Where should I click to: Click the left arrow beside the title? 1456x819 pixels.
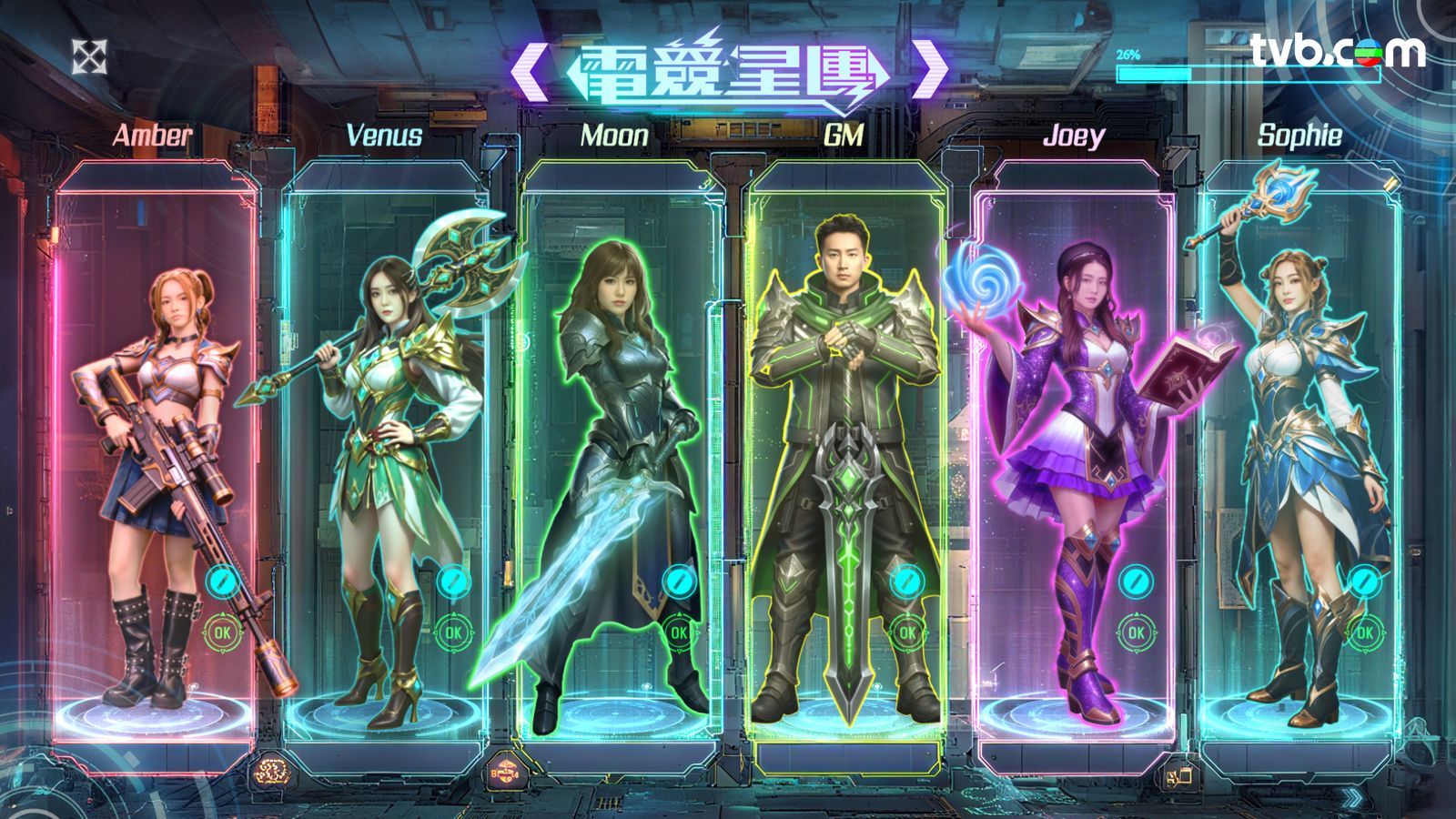529,69
